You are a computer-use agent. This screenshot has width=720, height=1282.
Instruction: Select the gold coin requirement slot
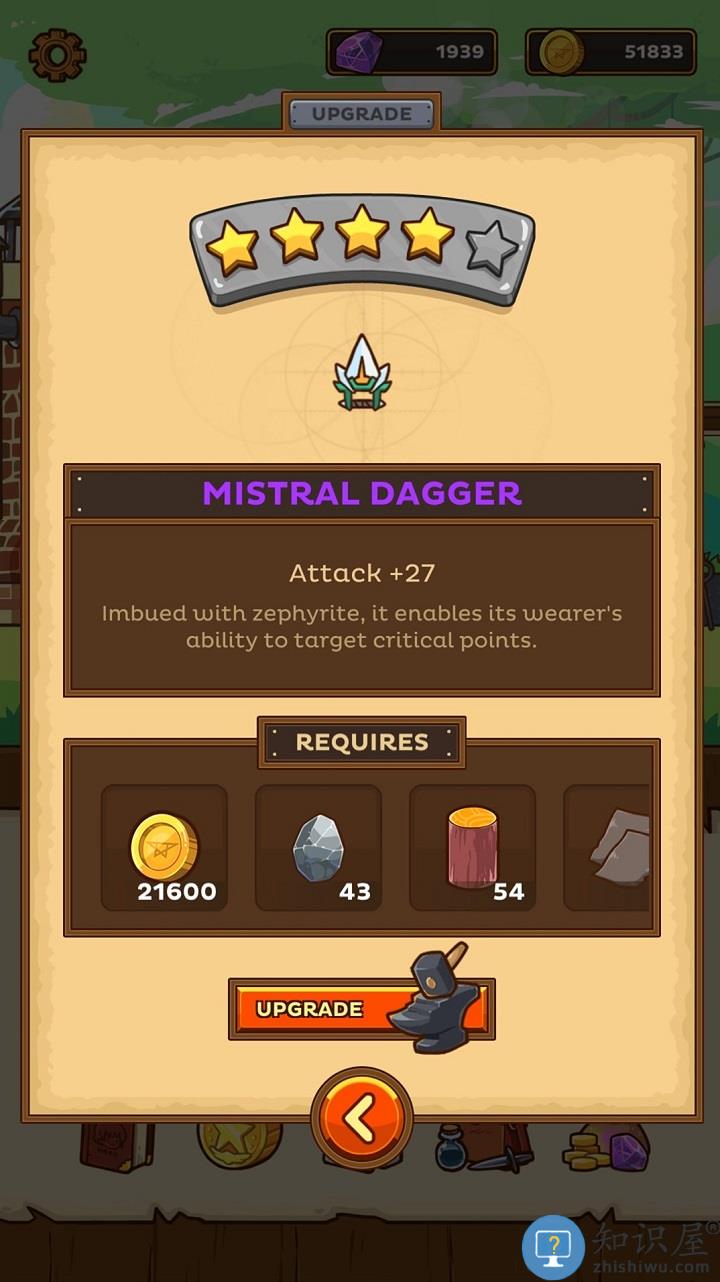[x=165, y=848]
